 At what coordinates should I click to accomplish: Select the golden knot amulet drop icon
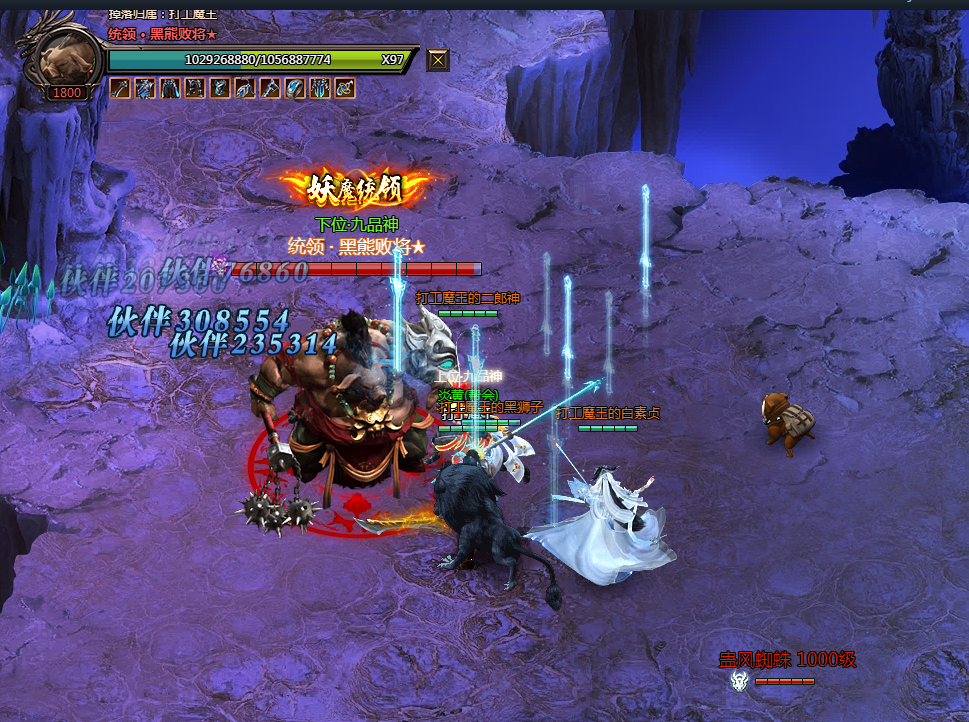345,88
